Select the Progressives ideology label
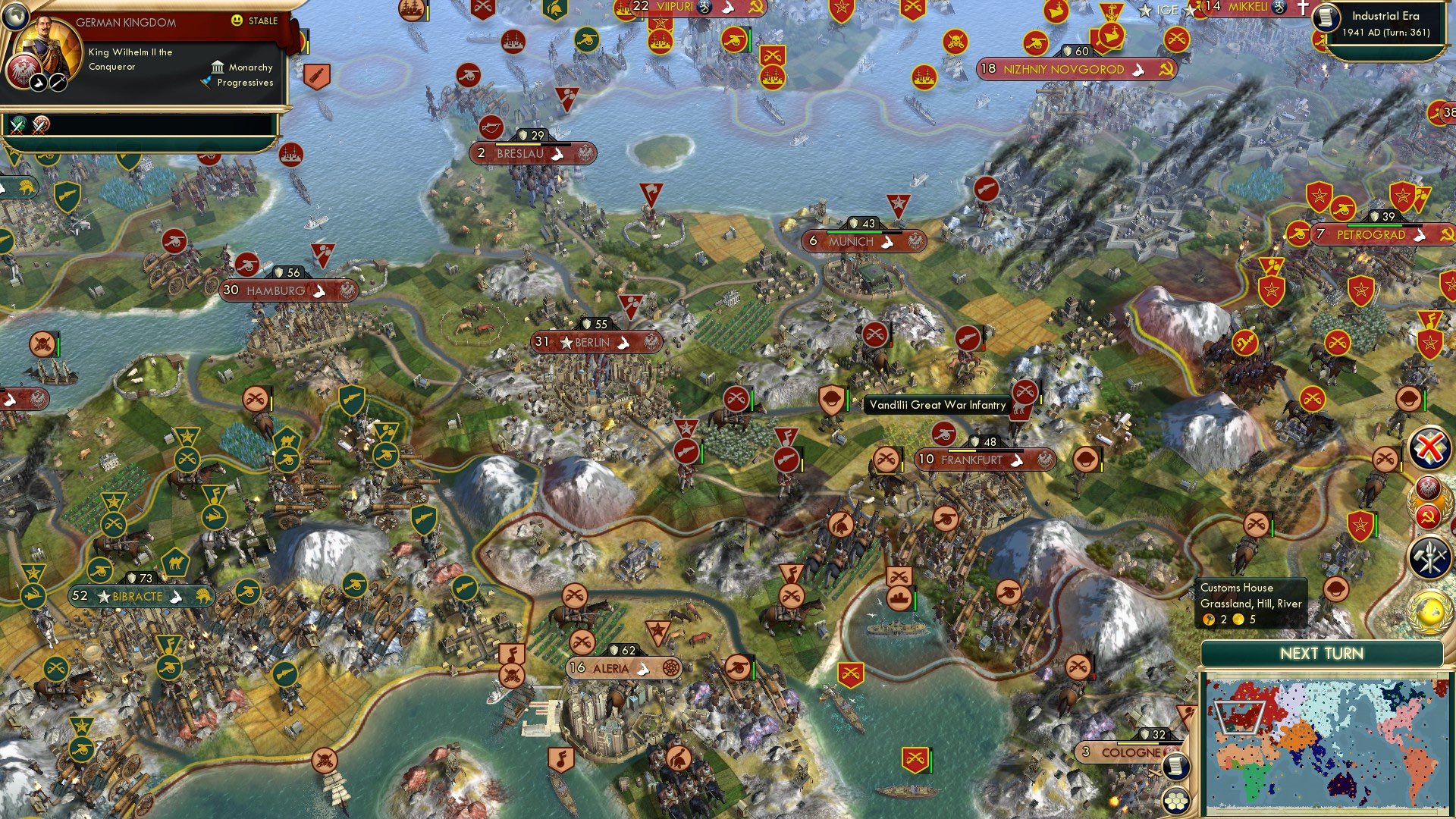 pos(246,83)
